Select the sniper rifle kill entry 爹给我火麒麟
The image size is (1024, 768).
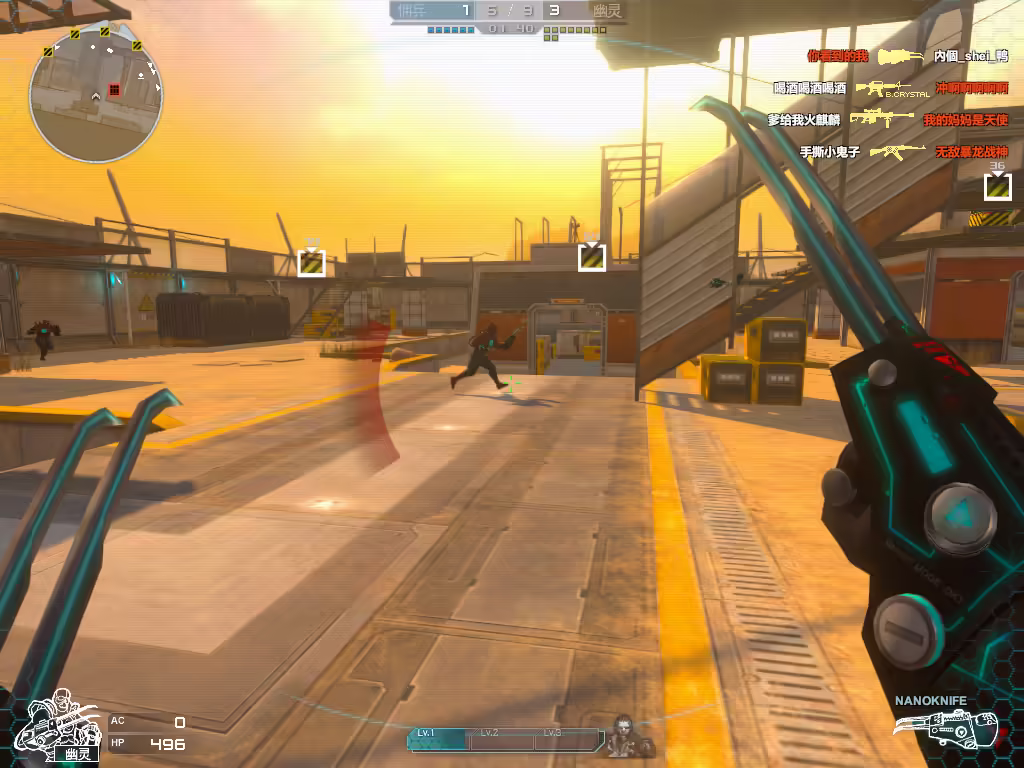click(x=803, y=120)
